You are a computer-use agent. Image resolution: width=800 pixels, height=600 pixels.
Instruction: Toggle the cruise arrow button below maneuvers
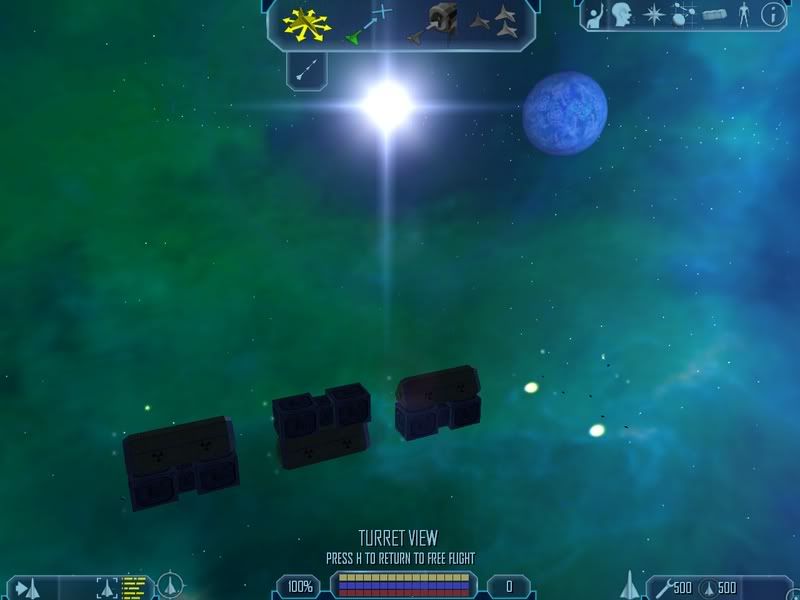coord(307,68)
